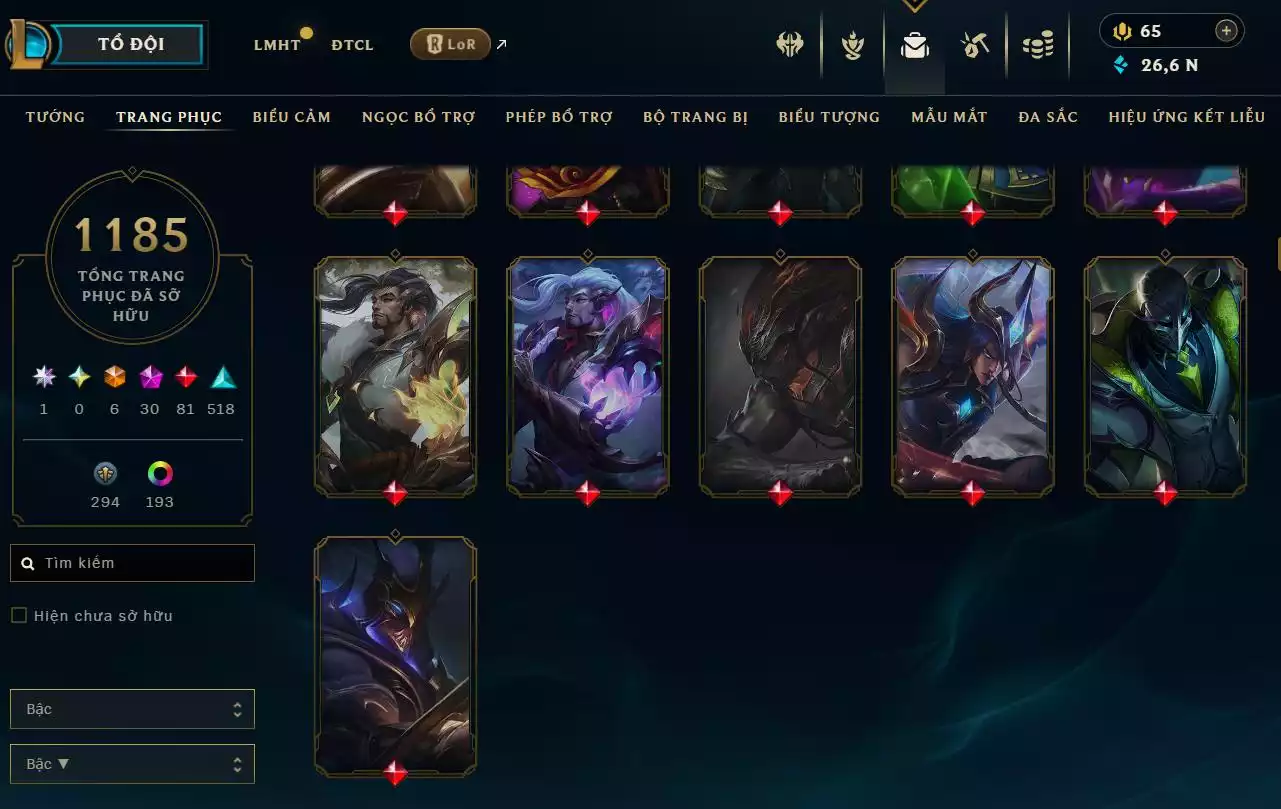
Task: Open the crafting hammer icon
Action: (x=976, y=45)
